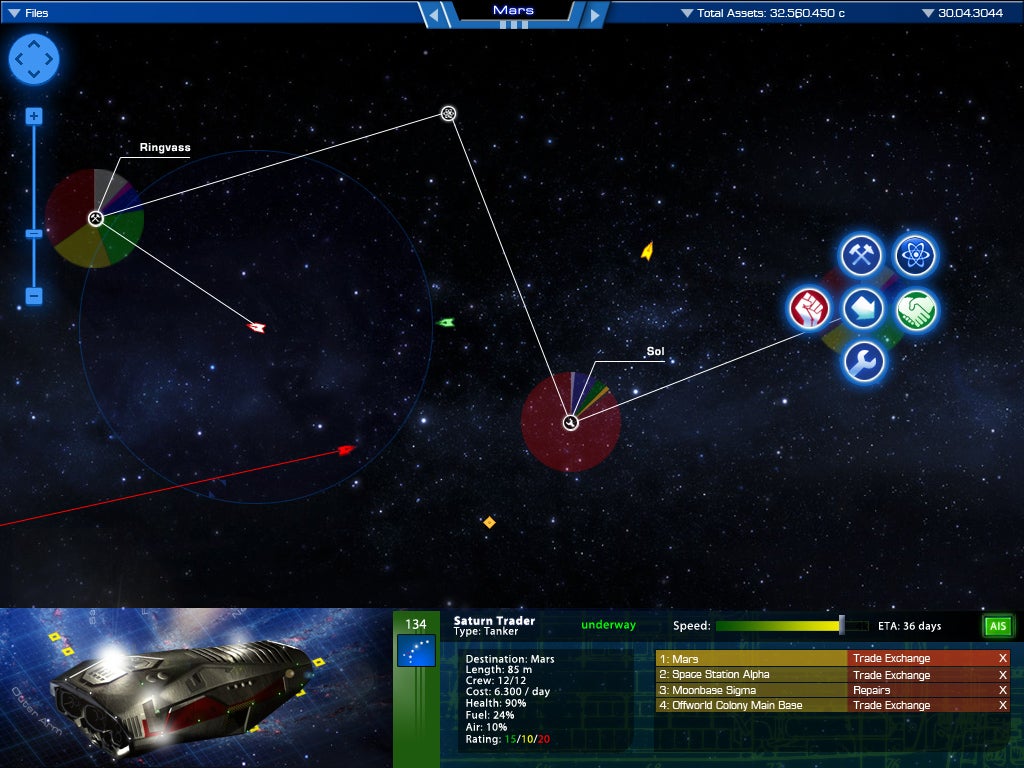Select the wrench repair radial icon

[x=862, y=362]
